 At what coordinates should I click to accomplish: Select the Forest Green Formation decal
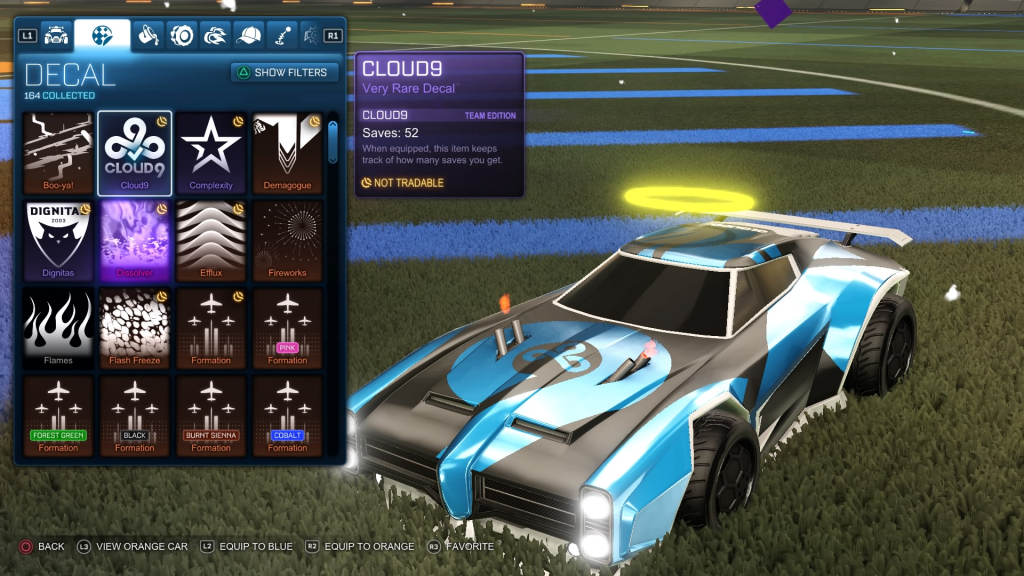[x=58, y=415]
